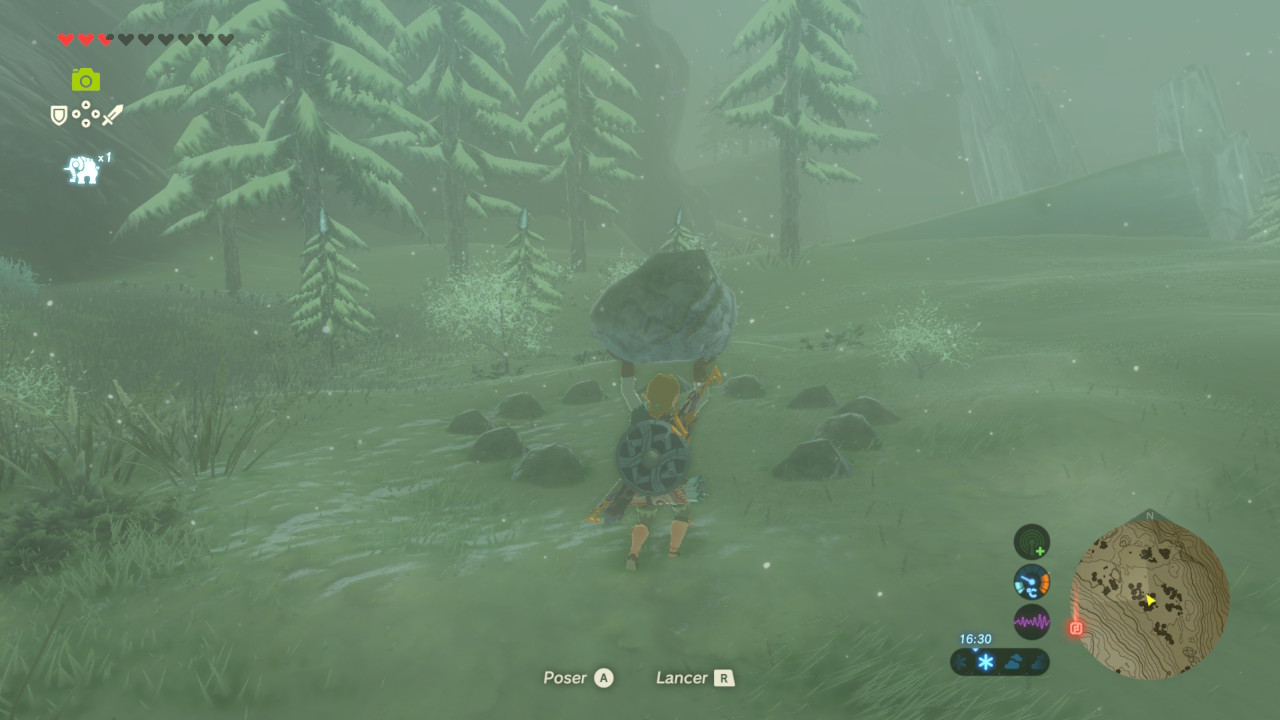Click the shield equipment icon
This screenshot has height=720, width=1280.
(59, 116)
